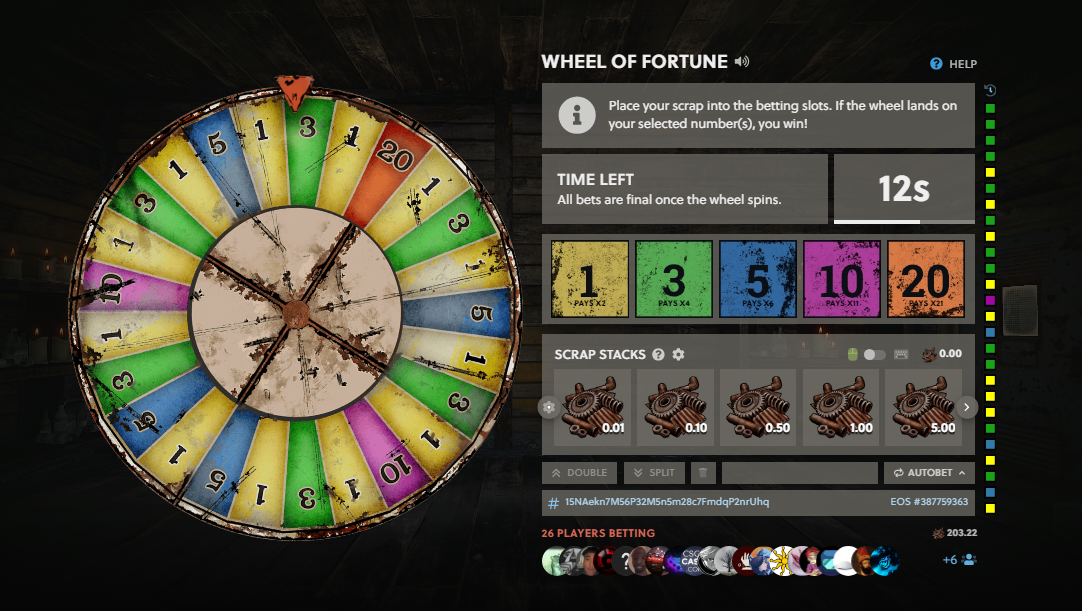This screenshot has height=611, width=1082.
Task: Open the Autobet dropdown
Action: point(929,472)
